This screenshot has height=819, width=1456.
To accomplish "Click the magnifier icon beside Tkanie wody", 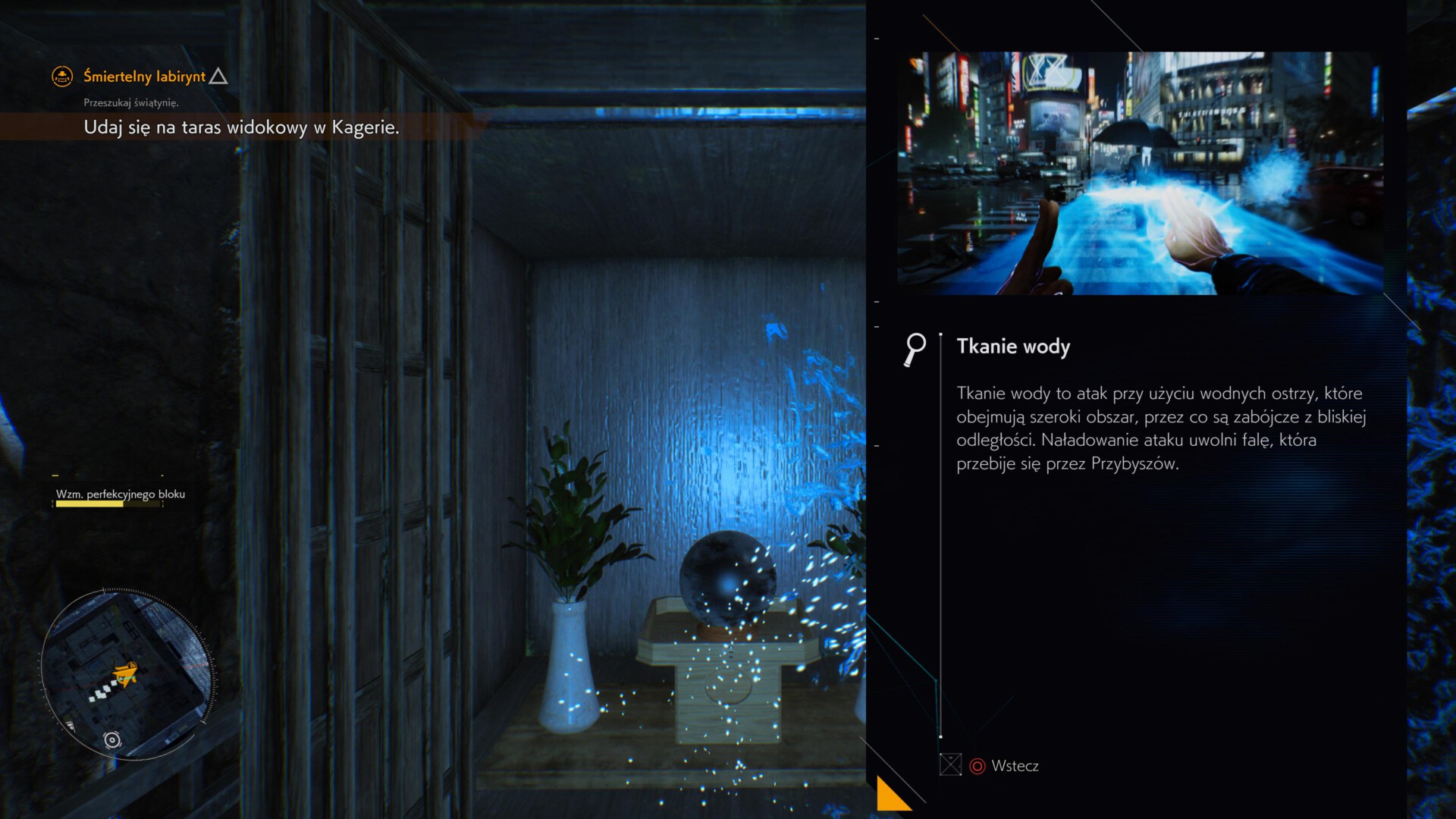I will tap(915, 349).
